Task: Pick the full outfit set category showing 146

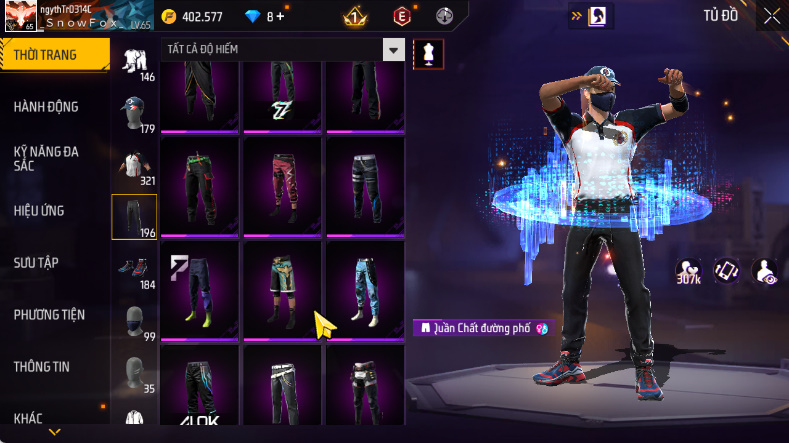Action: 134,62
